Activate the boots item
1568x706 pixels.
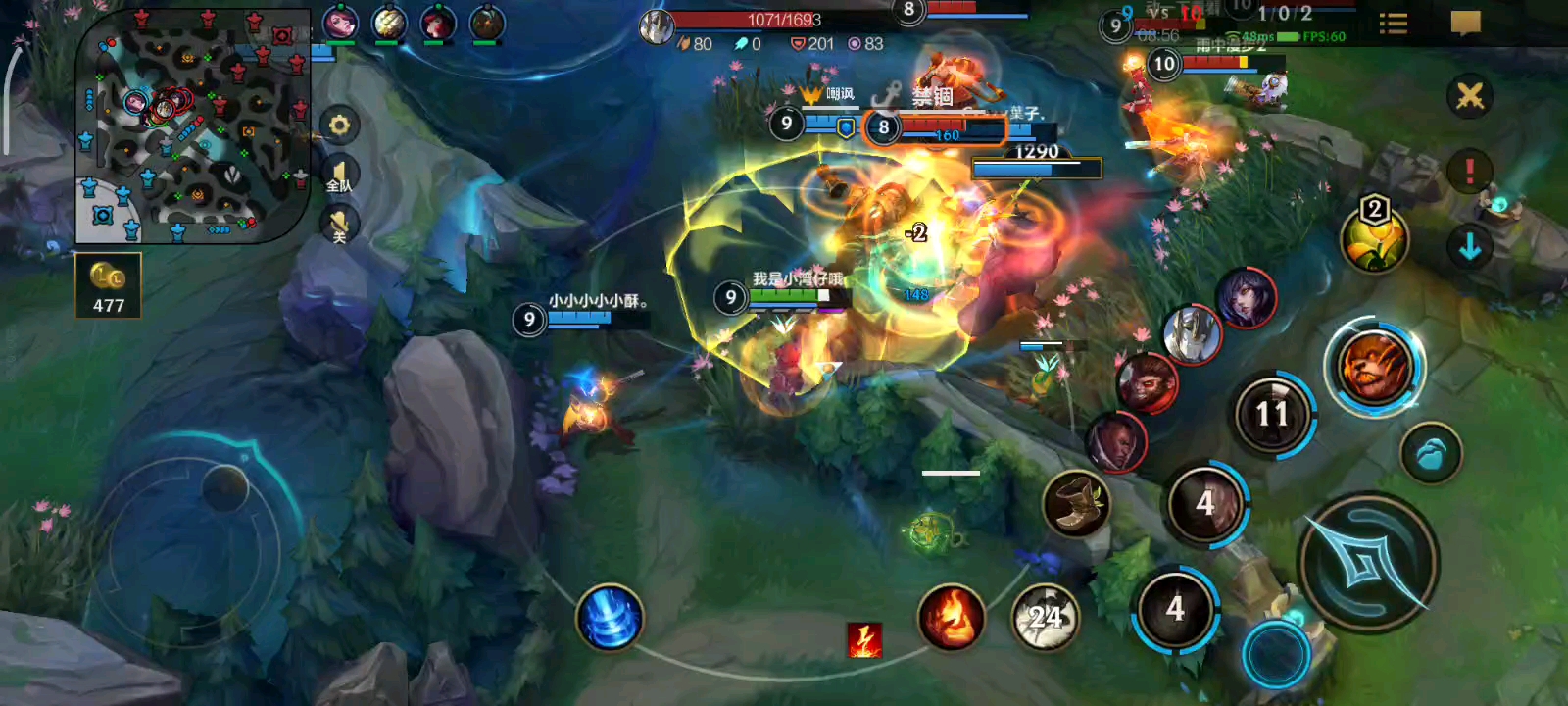tap(1076, 503)
